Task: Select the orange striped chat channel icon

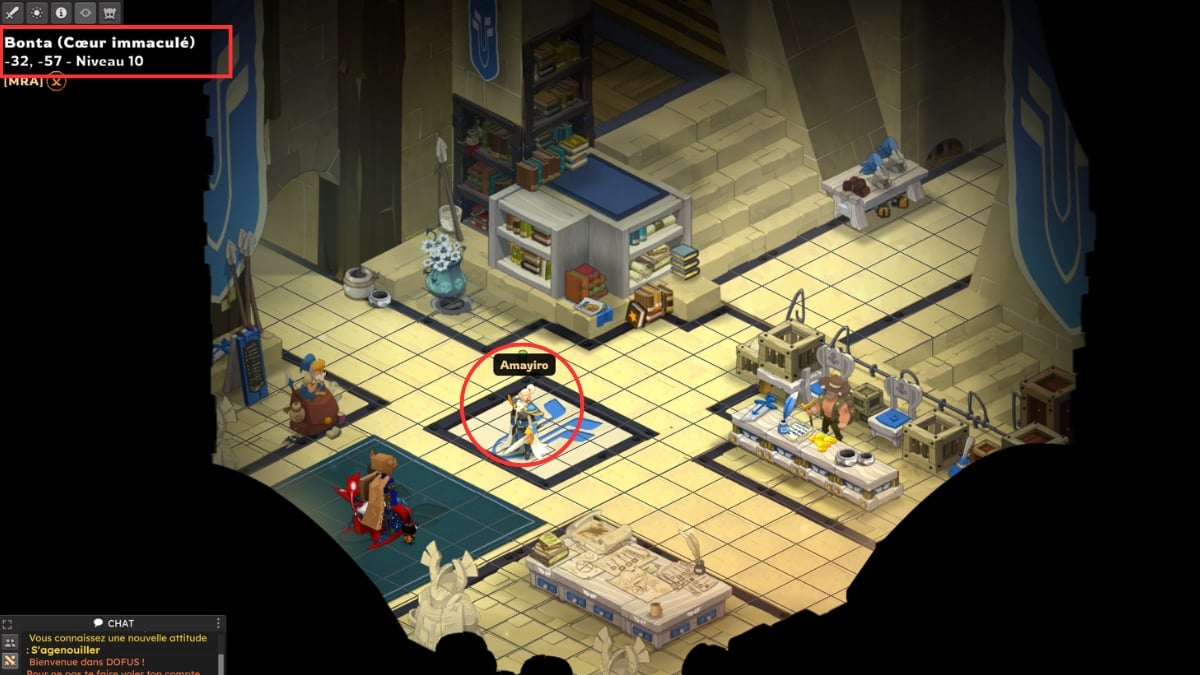Action: (10, 661)
